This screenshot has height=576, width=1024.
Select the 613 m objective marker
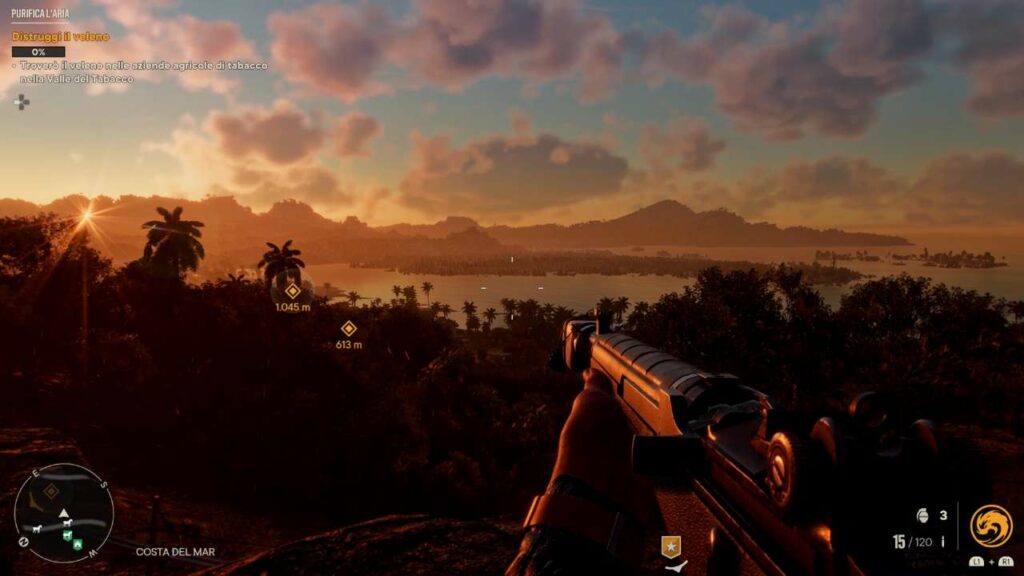point(349,328)
